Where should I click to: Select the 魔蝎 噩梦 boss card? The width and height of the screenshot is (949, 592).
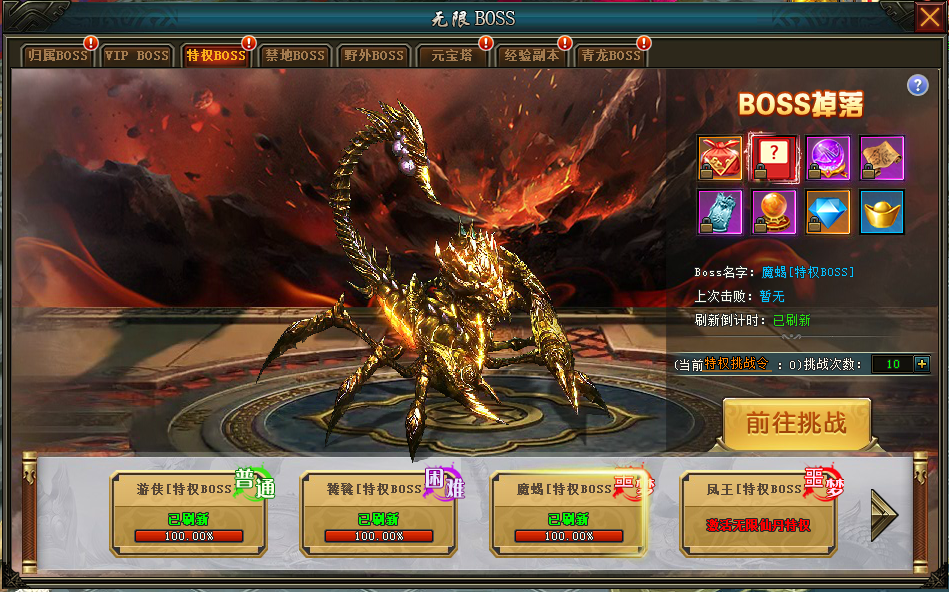click(x=569, y=513)
